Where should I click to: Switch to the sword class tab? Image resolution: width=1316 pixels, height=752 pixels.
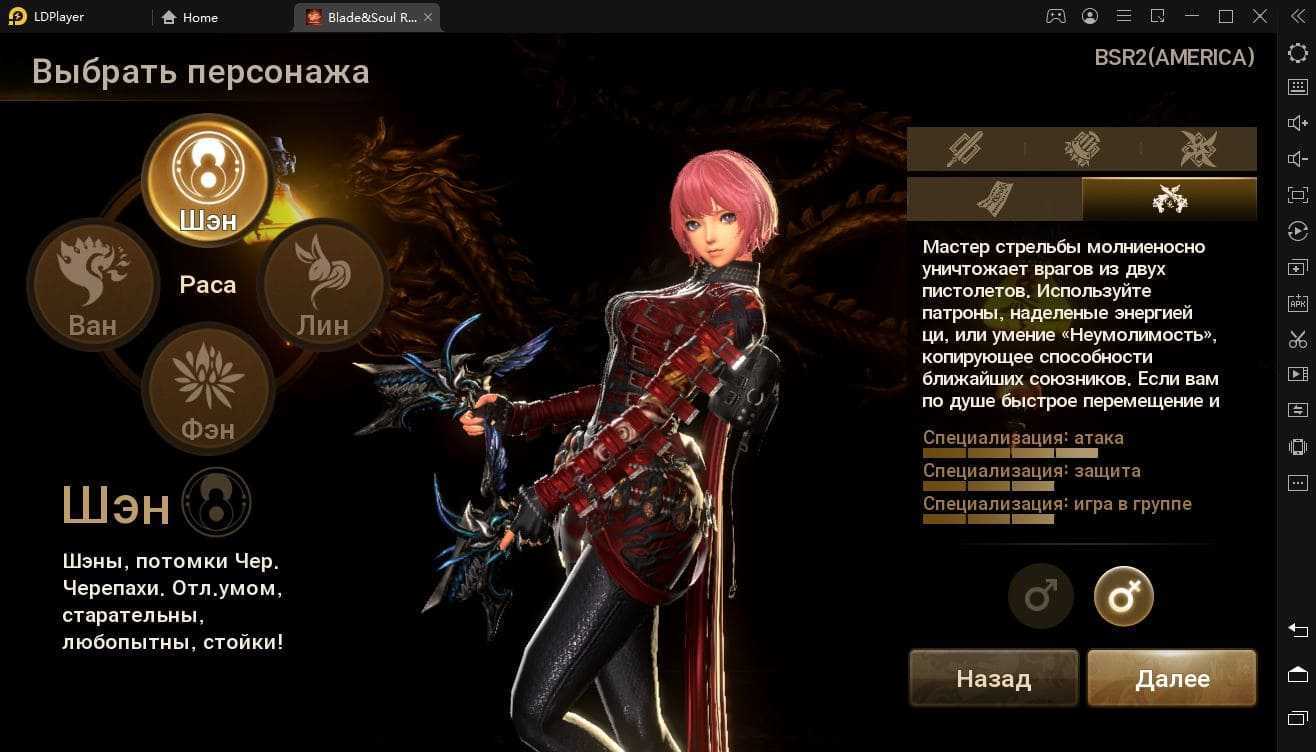[x=965, y=149]
